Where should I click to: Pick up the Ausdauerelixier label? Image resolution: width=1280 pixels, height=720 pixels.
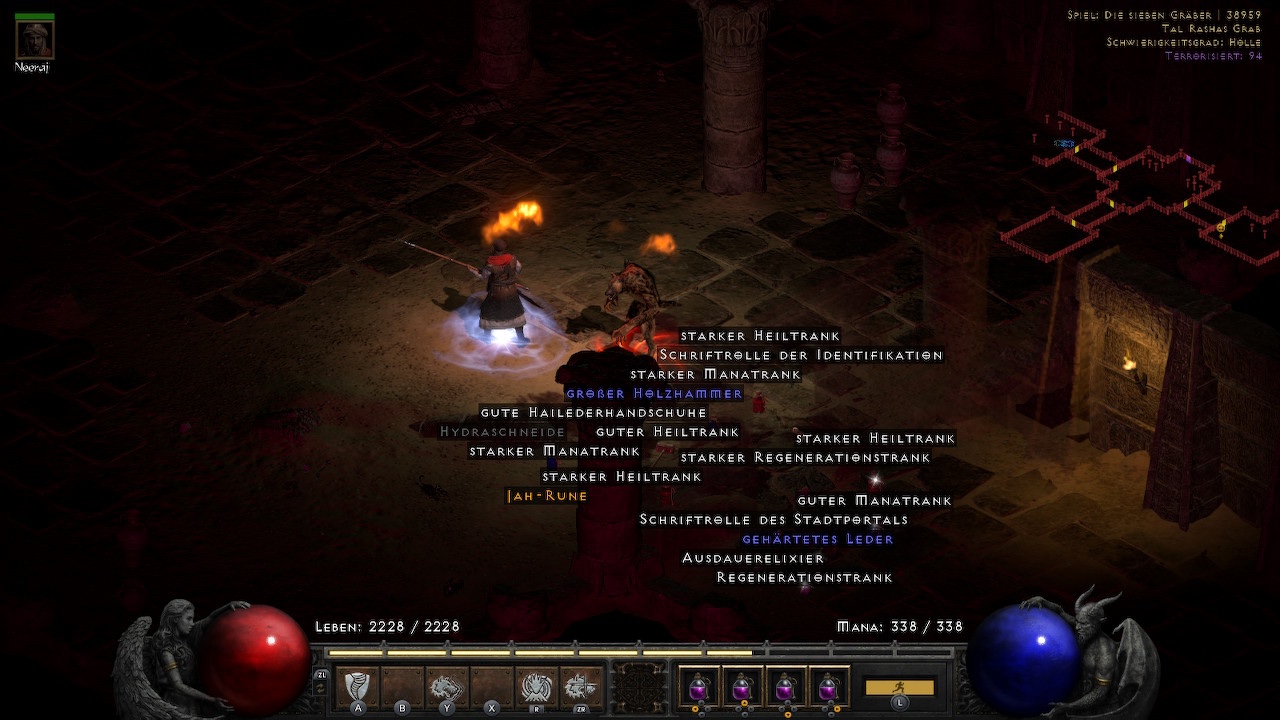point(753,558)
